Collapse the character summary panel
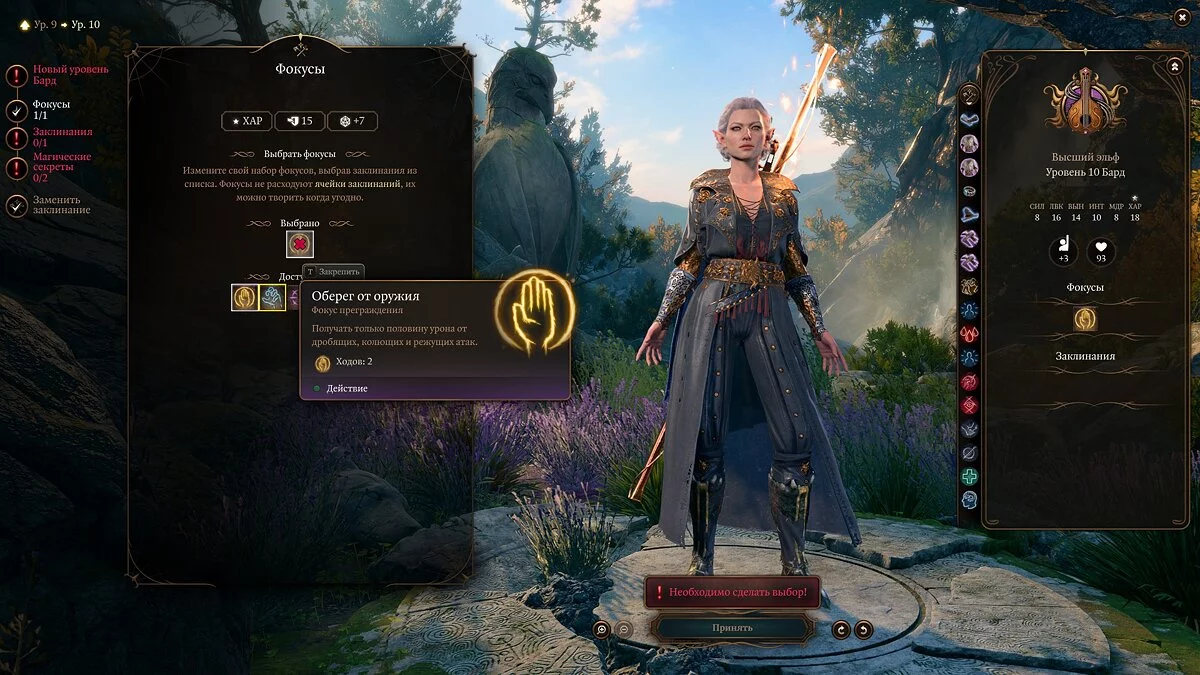Screen dimensions: 1200x675 pos(1174,66)
